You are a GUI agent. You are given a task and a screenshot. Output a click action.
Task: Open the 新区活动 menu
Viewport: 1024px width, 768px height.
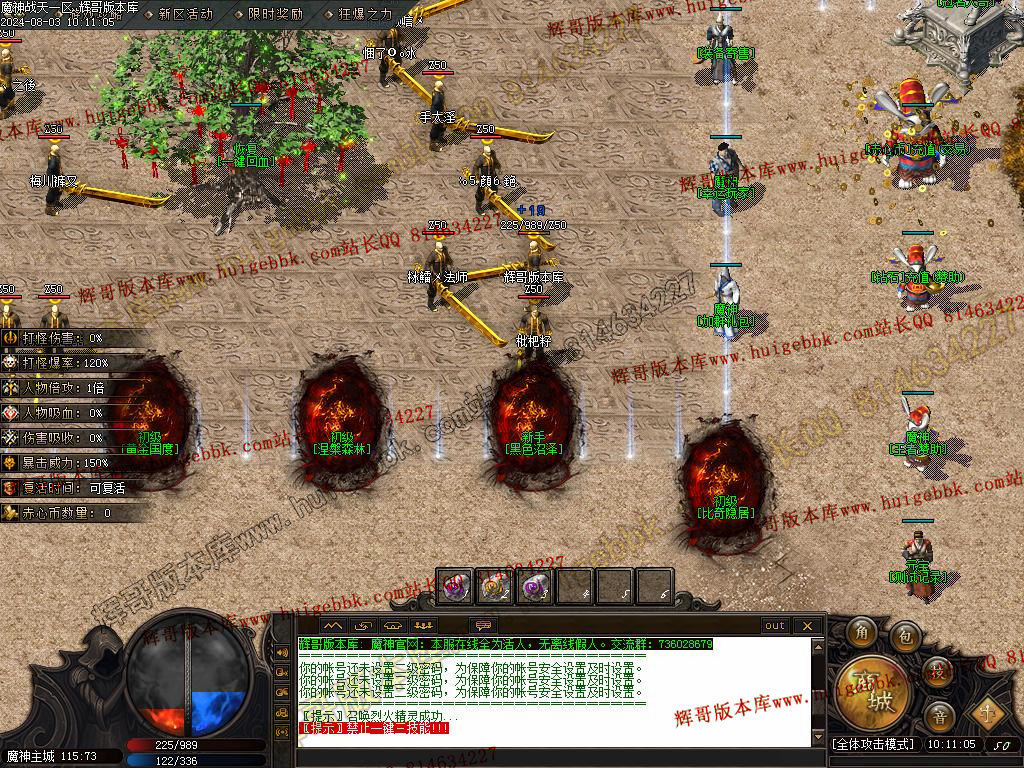point(185,14)
